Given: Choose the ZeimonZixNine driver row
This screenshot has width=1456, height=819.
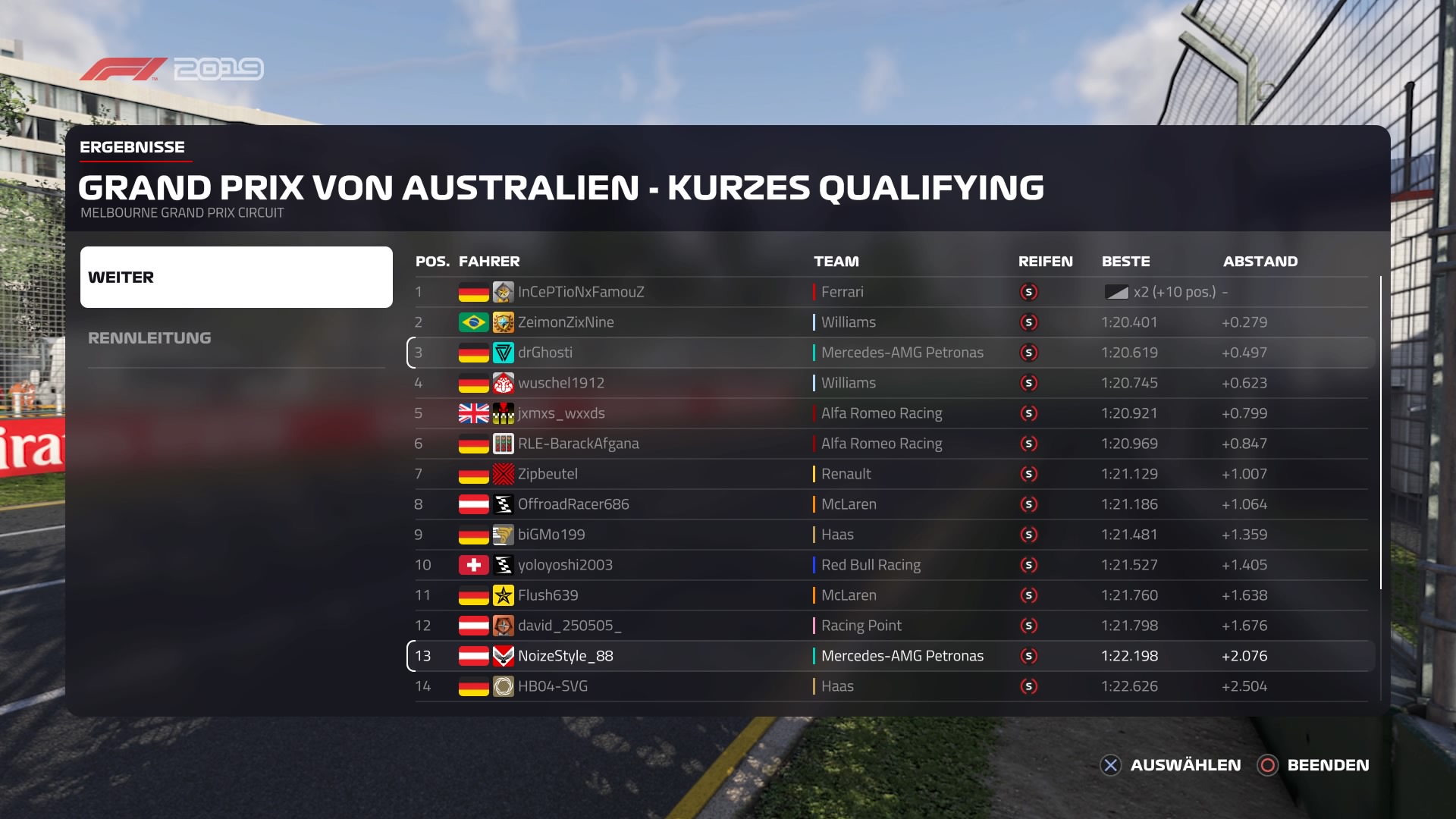Looking at the screenshot, I should pyautogui.click(x=891, y=322).
